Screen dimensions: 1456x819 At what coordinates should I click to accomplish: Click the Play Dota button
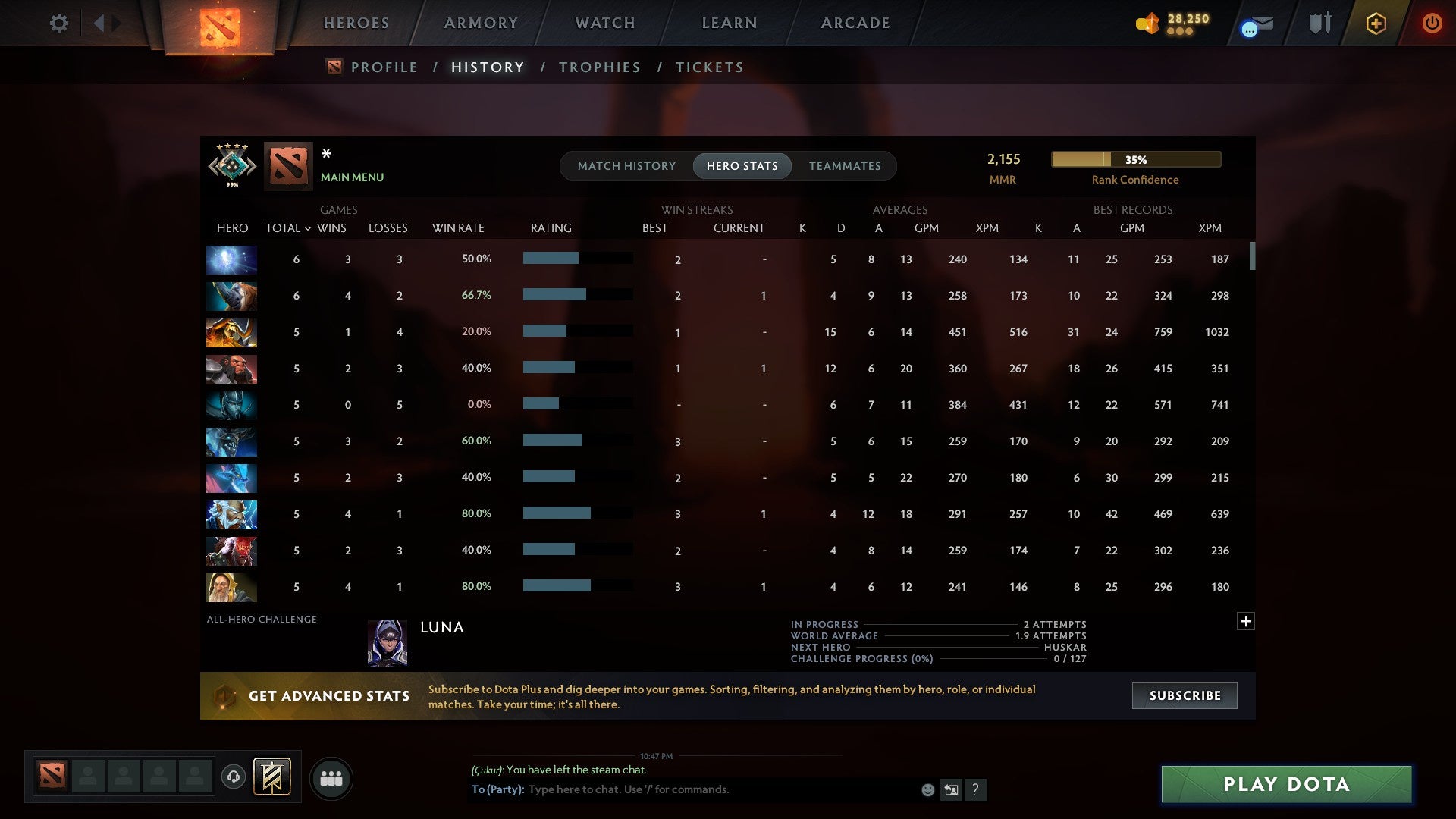coord(1285,784)
